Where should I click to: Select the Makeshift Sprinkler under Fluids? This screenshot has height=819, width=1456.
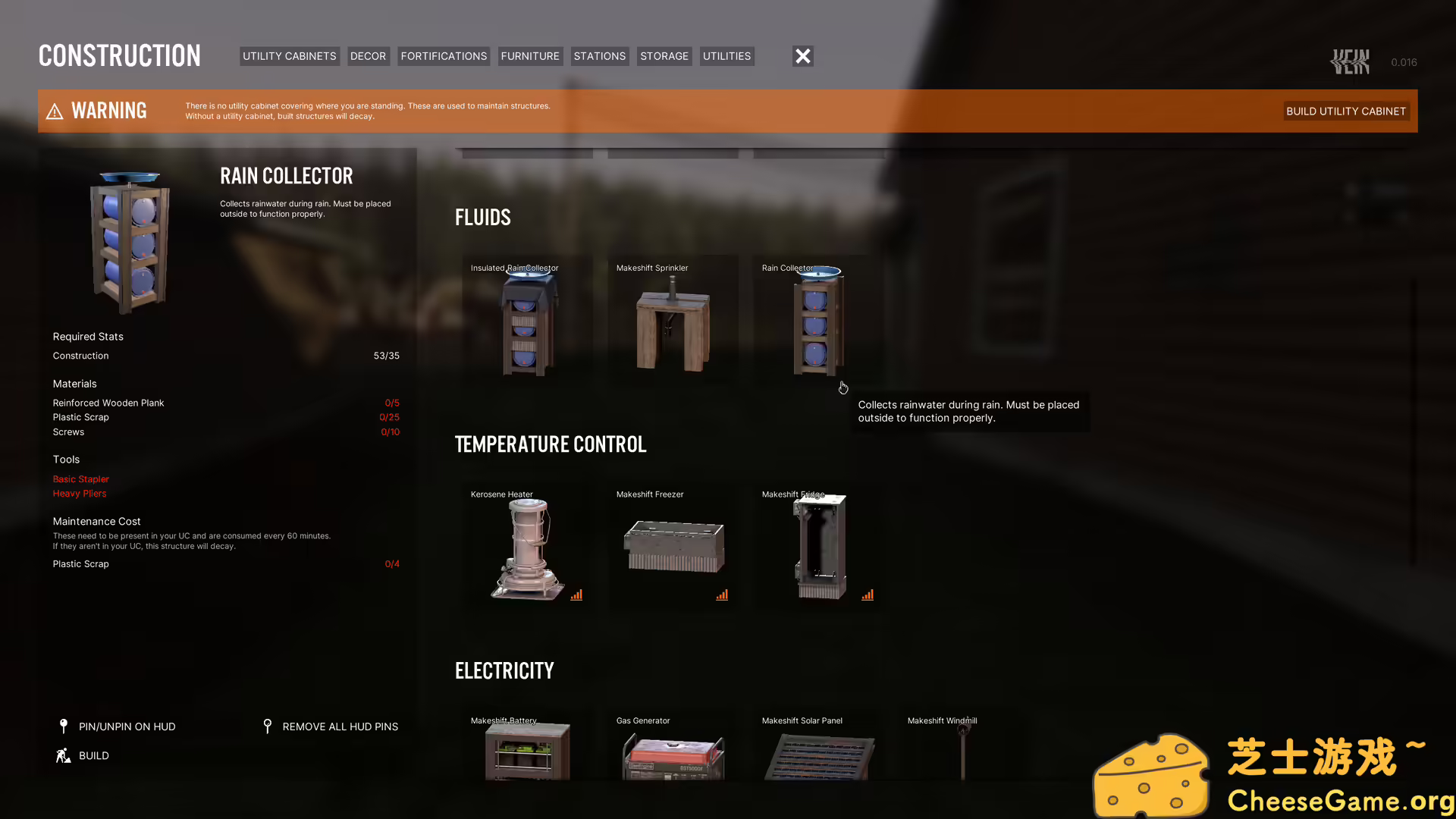pos(673,322)
